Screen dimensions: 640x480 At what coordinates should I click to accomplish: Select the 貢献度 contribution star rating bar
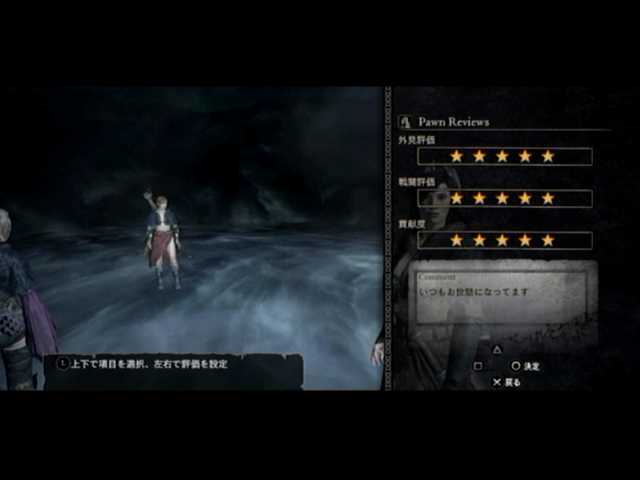coord(504,240)
